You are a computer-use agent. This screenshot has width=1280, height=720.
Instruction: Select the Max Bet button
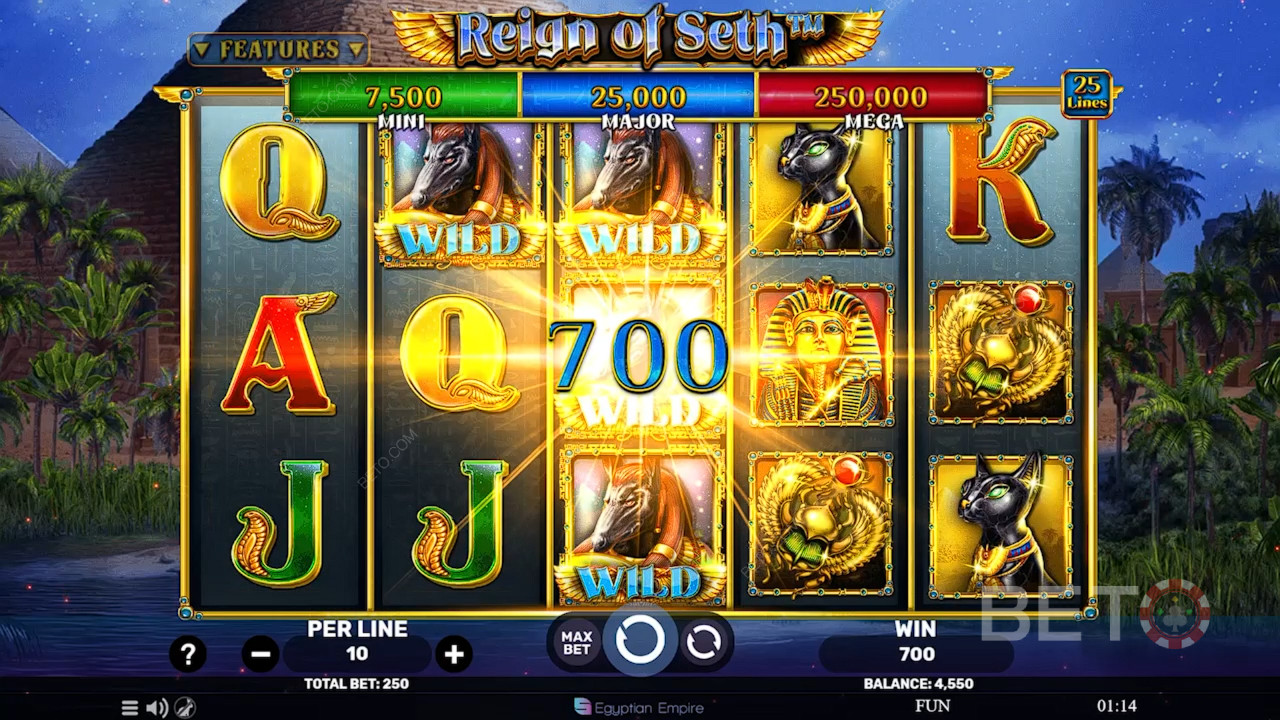point(576,643)
